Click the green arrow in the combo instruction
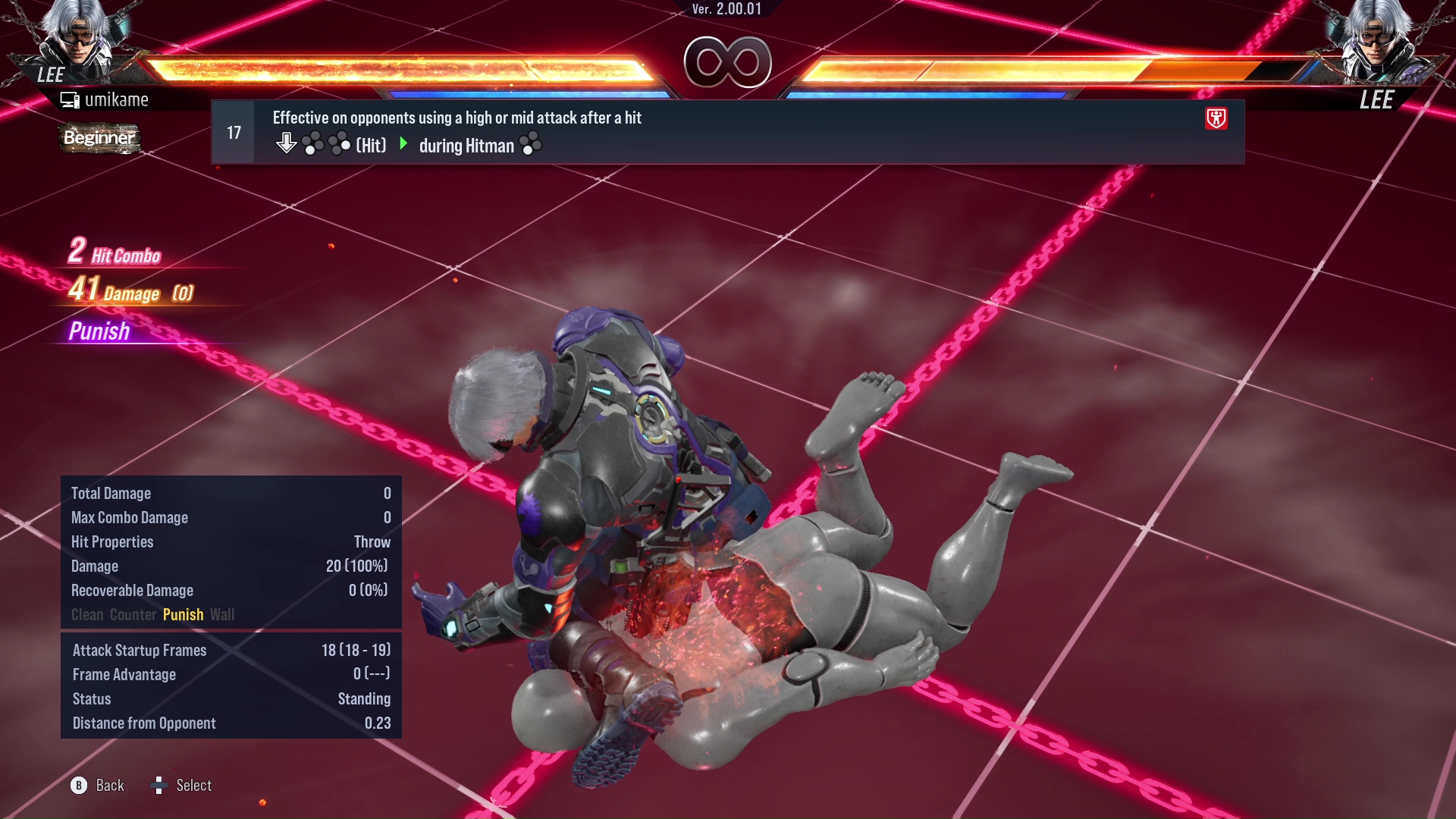The width and height of the screenshot is (1456, 819). (403, 144)
